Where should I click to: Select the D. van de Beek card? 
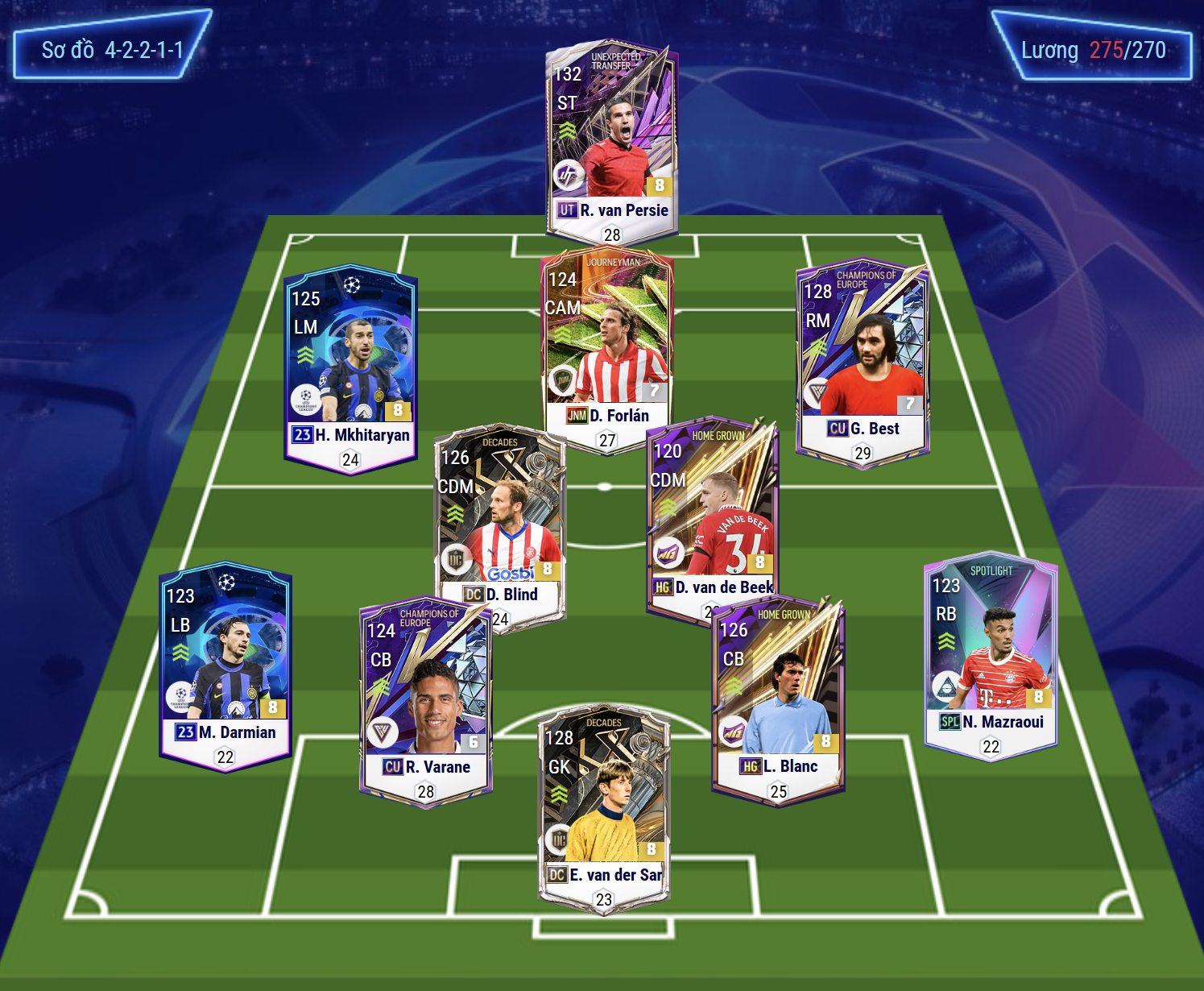[x=712, y=516]
